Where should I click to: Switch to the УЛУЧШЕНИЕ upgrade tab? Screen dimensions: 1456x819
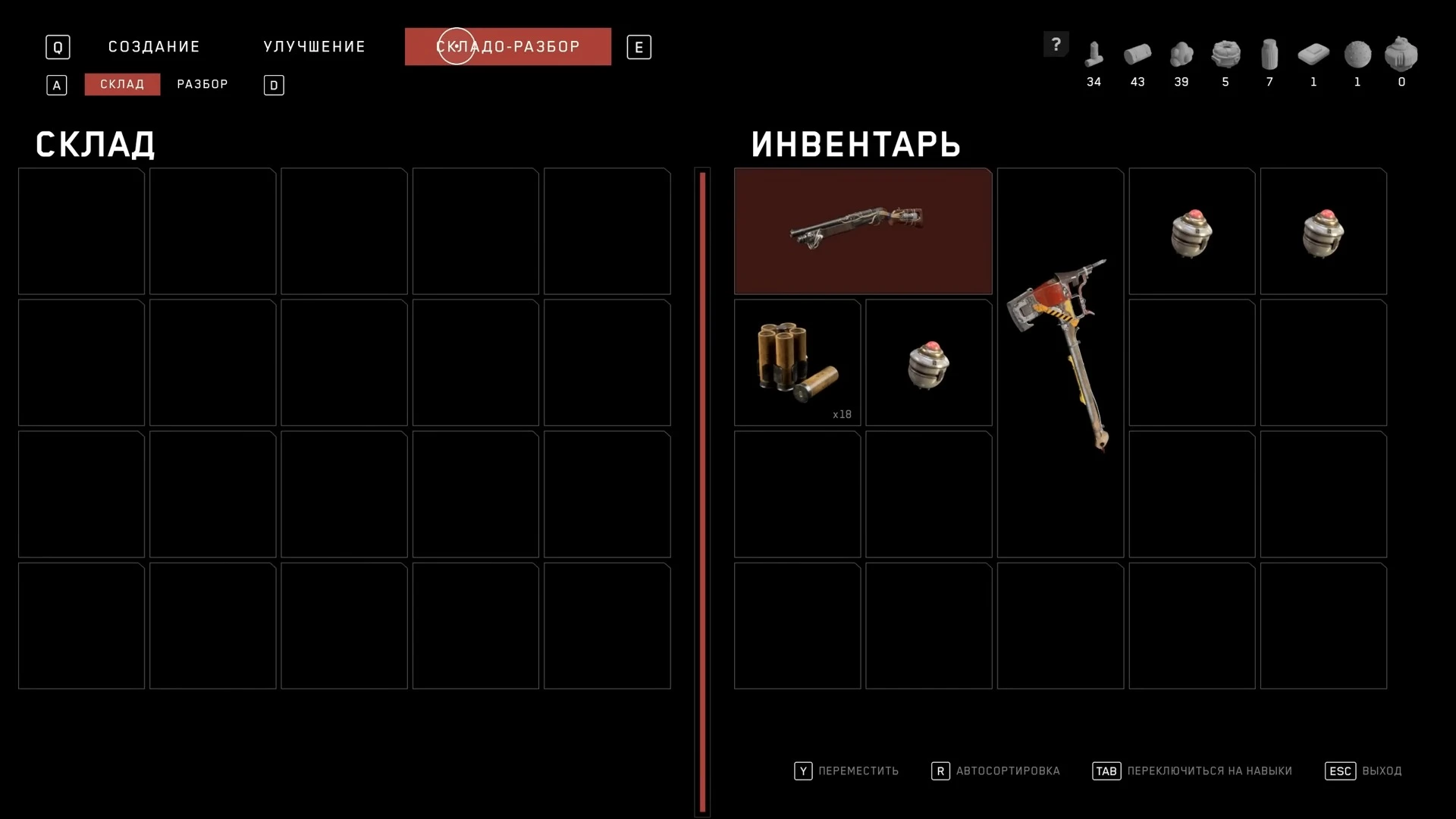[313, 46]
